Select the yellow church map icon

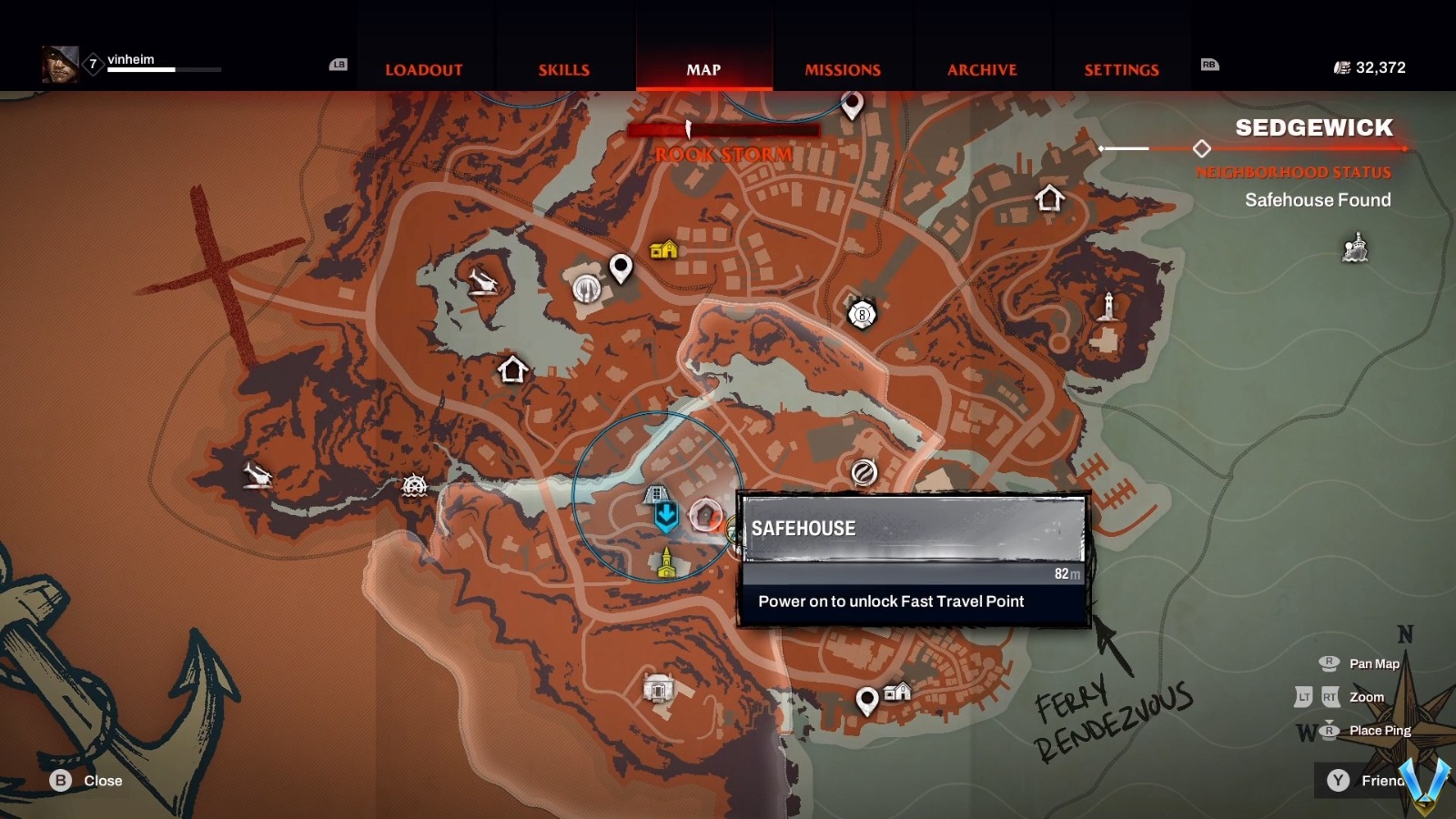667,563
